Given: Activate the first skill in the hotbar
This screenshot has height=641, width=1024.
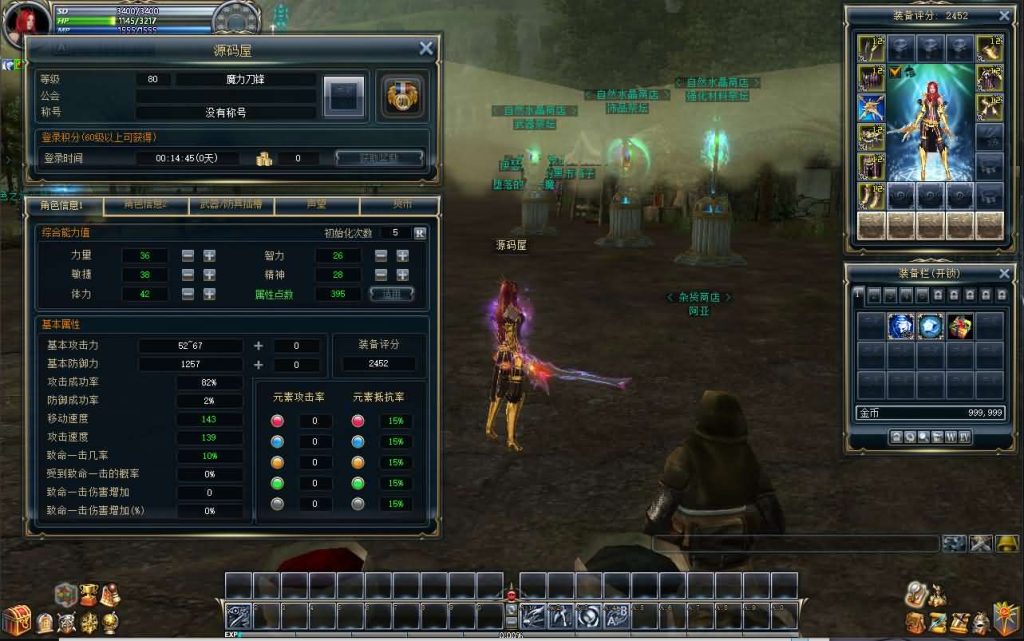Looking at the screenshot, I should click(238, 616).
